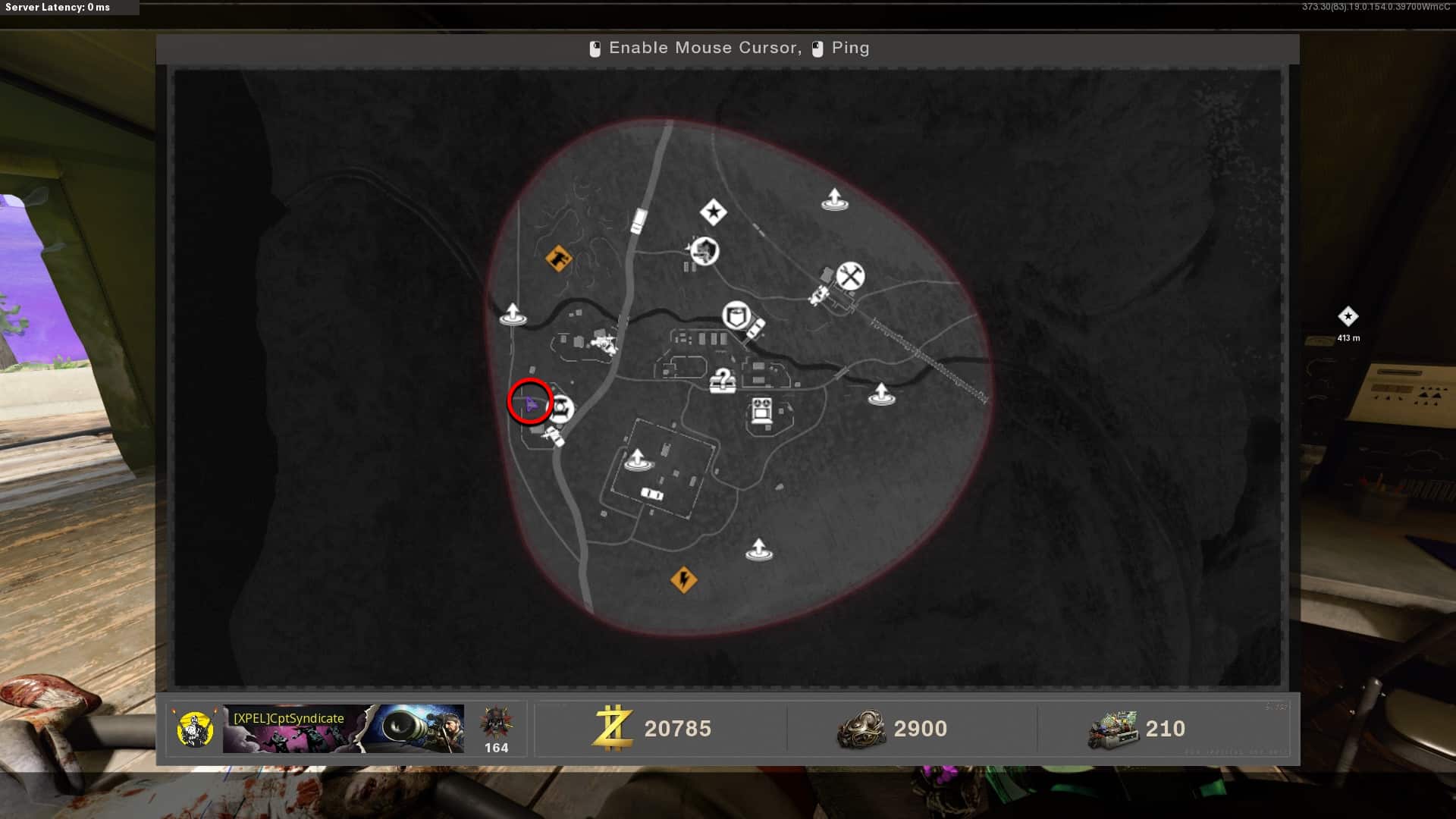The image size is (1456, 819).
Task: Ping the perk machine marker on the map
Action: [761, 411]
